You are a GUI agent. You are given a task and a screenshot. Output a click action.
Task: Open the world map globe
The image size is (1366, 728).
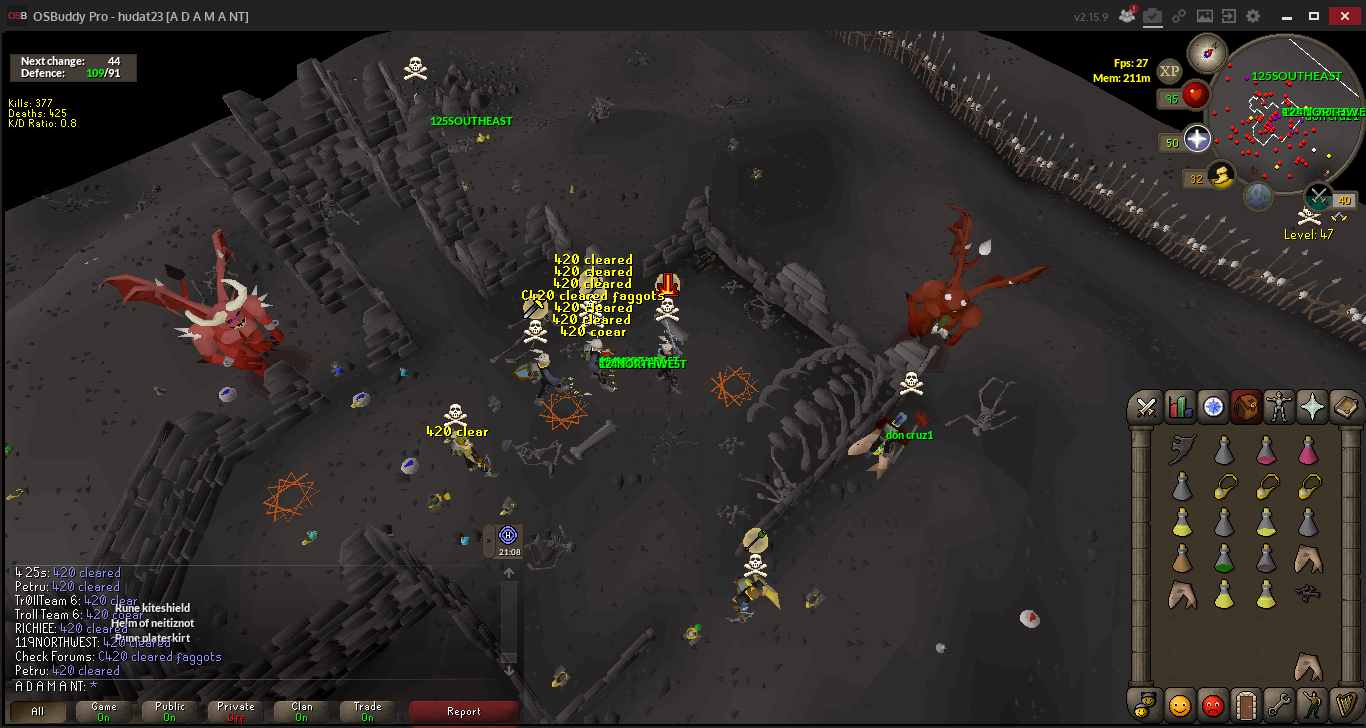1258,196
